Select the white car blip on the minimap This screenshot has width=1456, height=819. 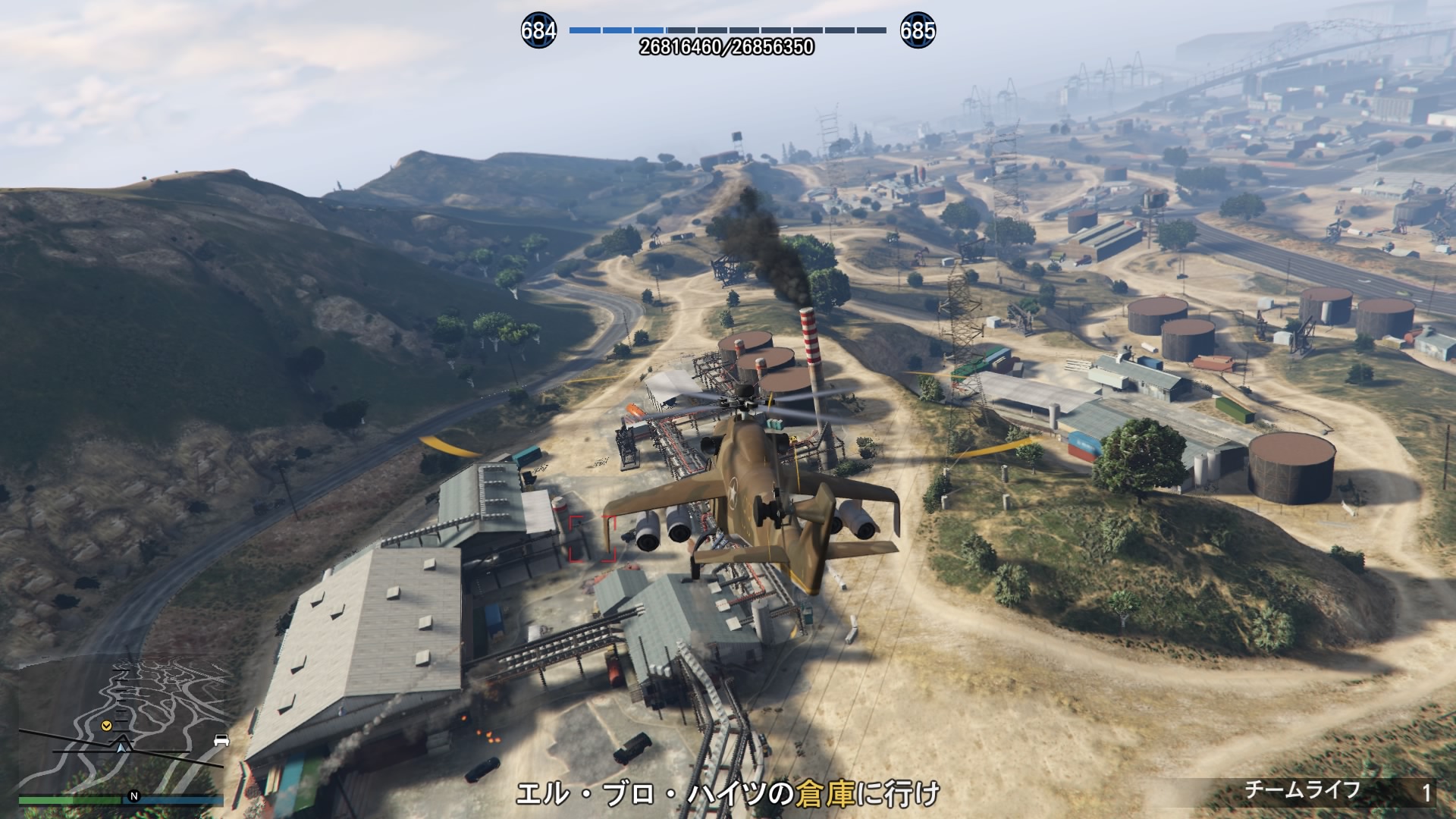coord(221,740)
